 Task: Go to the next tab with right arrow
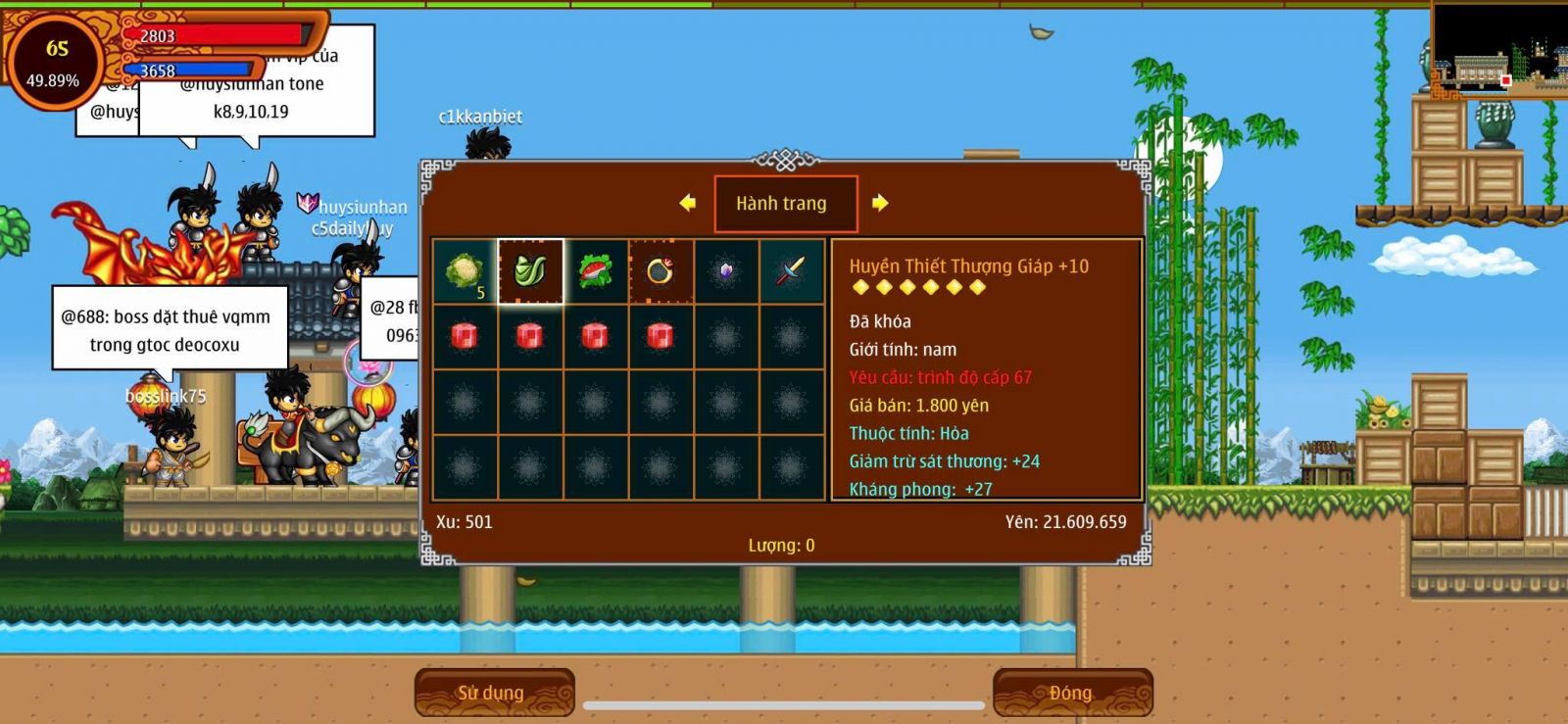pos(880,203)
